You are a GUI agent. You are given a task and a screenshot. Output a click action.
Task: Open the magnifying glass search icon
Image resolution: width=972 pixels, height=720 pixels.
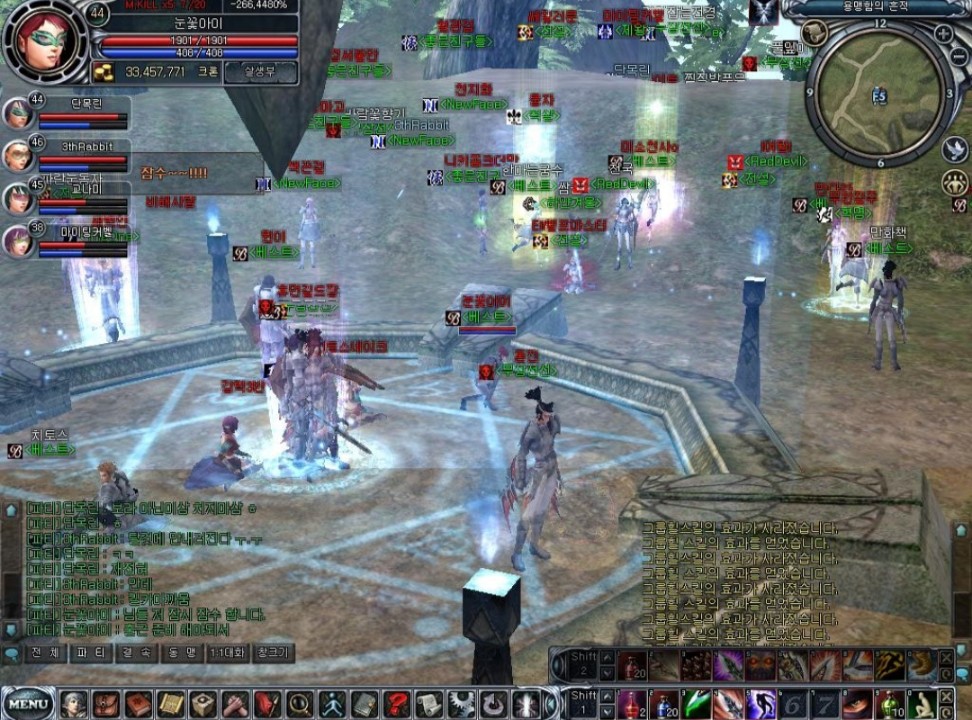300,704
